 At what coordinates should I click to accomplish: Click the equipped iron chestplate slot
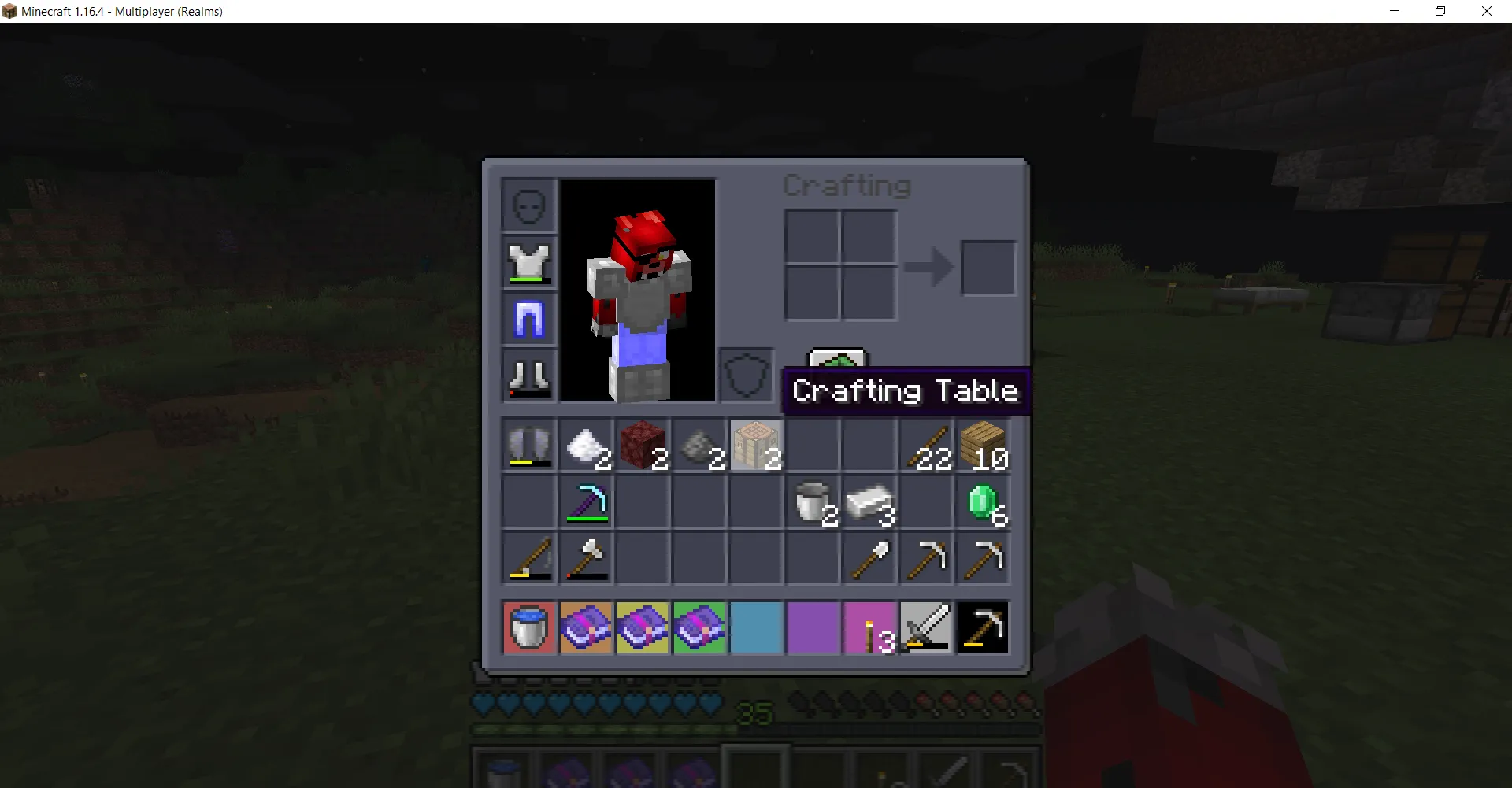[528, 262]
